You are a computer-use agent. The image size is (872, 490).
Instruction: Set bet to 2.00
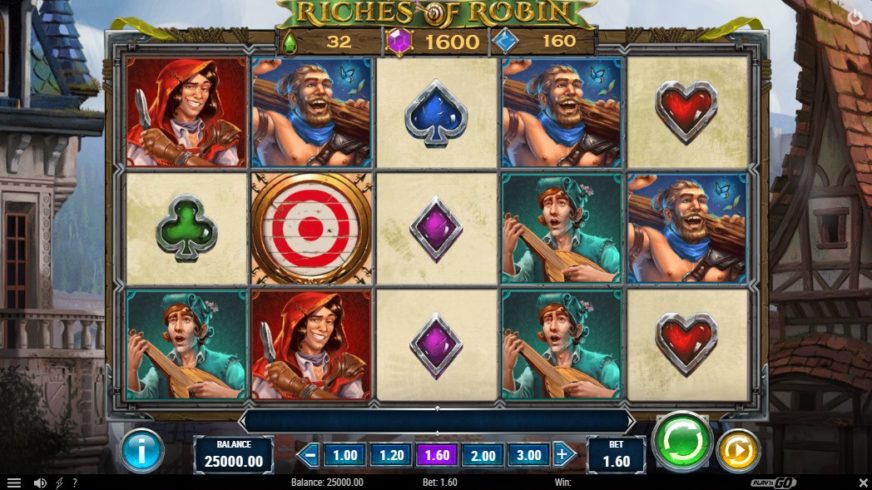click(x=483, y=455)
